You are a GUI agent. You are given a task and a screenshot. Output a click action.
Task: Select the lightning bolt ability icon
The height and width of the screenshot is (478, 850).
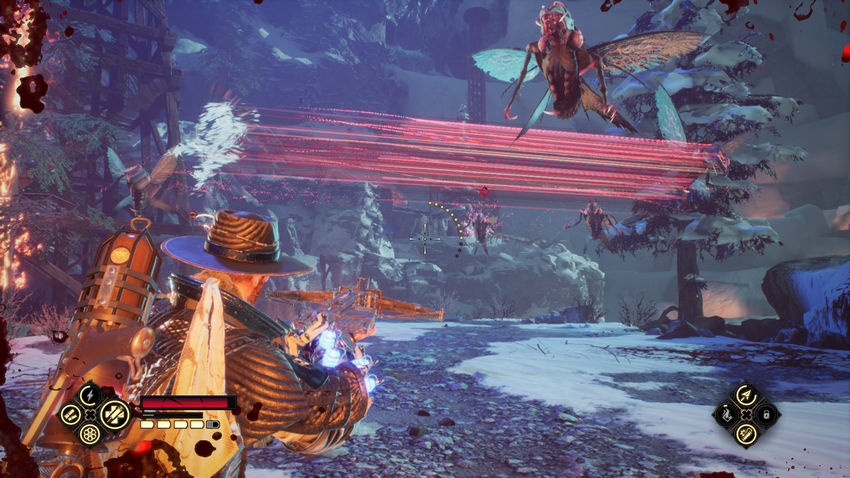89,393
